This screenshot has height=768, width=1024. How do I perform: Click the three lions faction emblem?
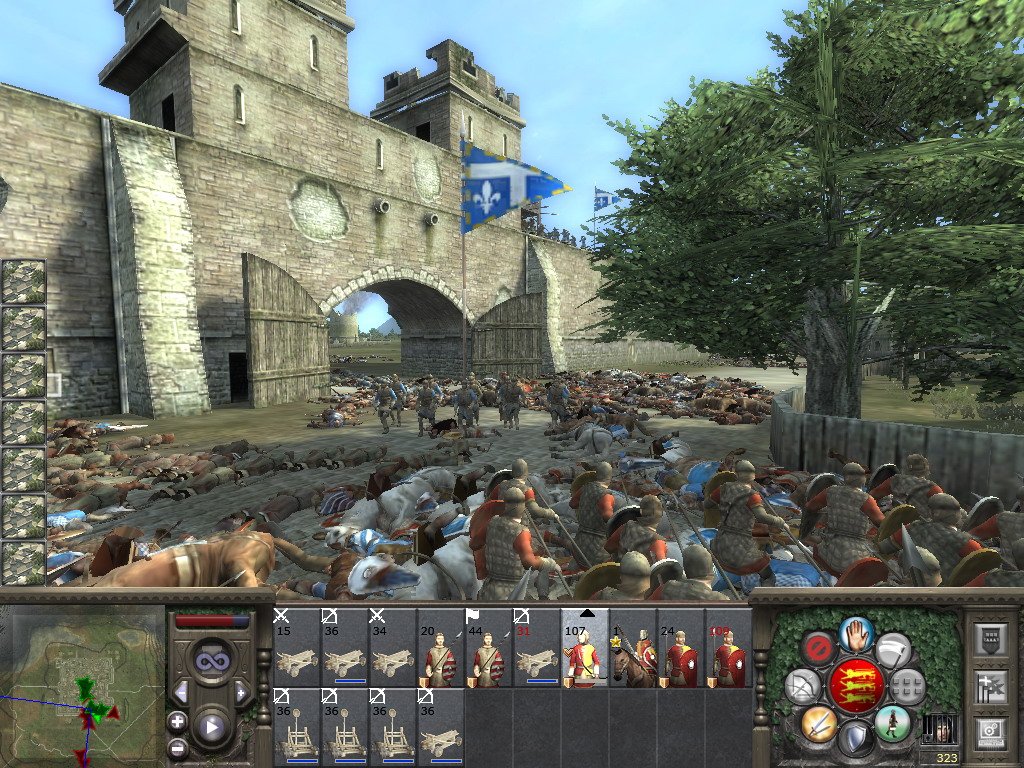(x=857, y=686)
